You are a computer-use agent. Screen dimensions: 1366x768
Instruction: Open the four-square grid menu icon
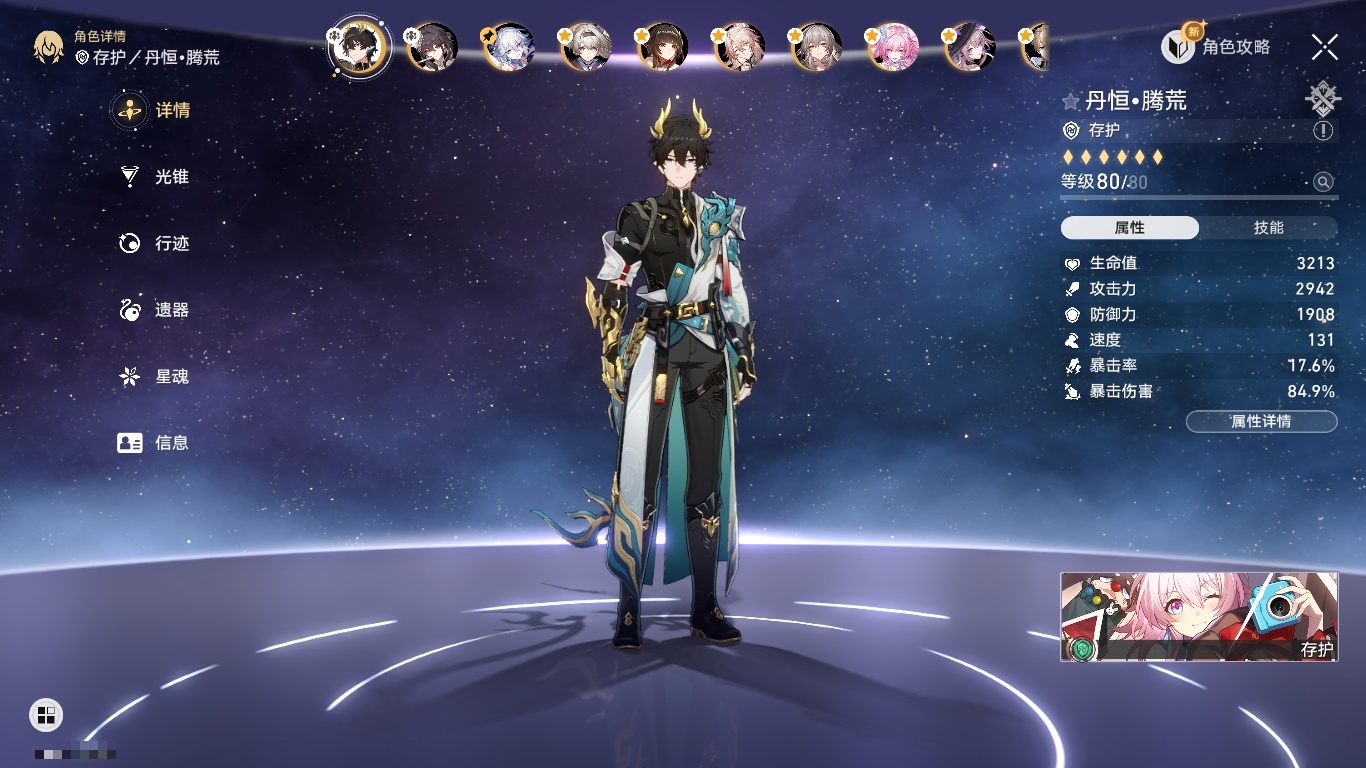[x=46, y=714]
